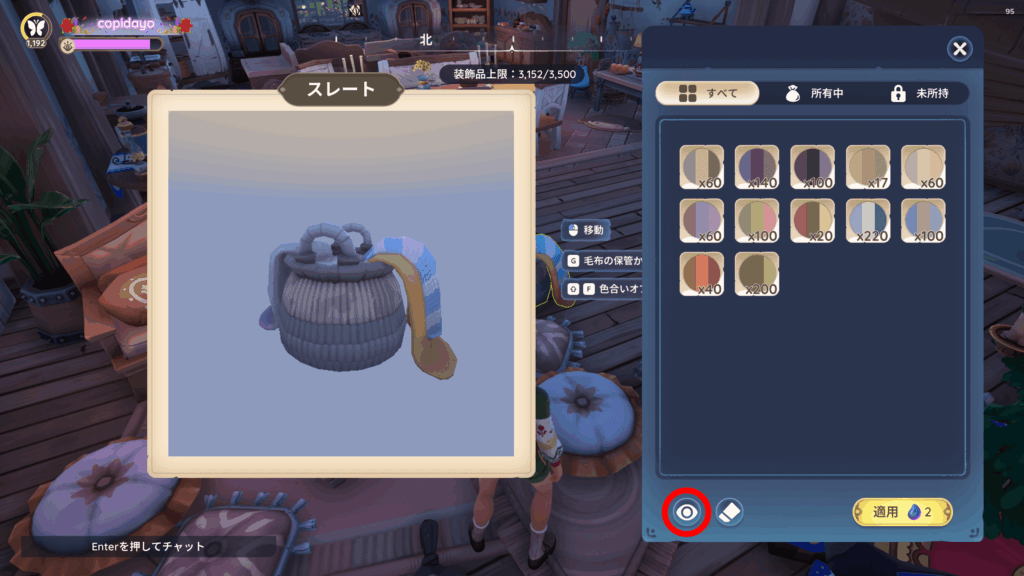Select the x140 purple palette swatch
This screenshot has width=1024, height=576.
(x=757, y=167)
